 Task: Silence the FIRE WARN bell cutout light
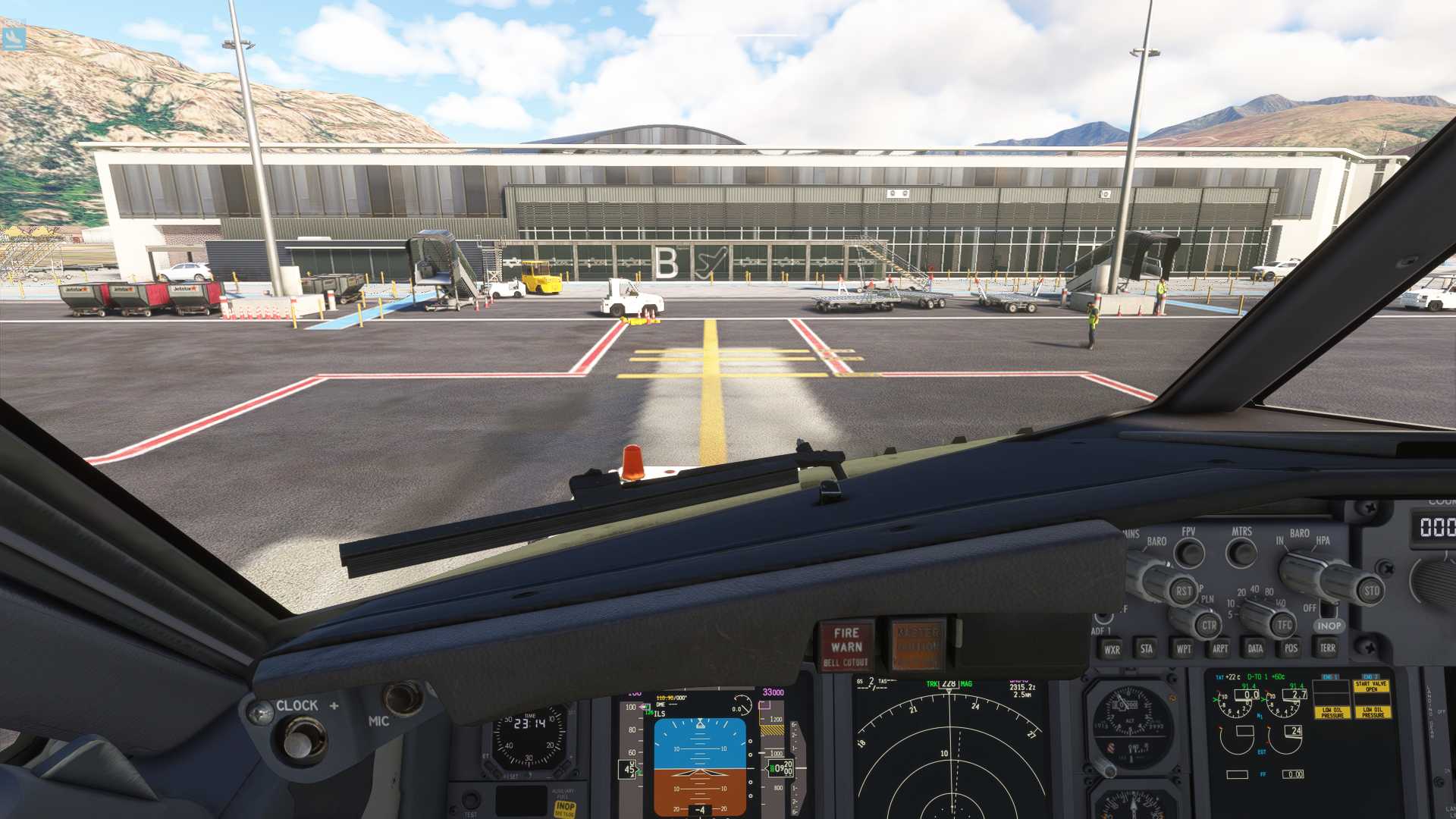[x=846, y=646]
